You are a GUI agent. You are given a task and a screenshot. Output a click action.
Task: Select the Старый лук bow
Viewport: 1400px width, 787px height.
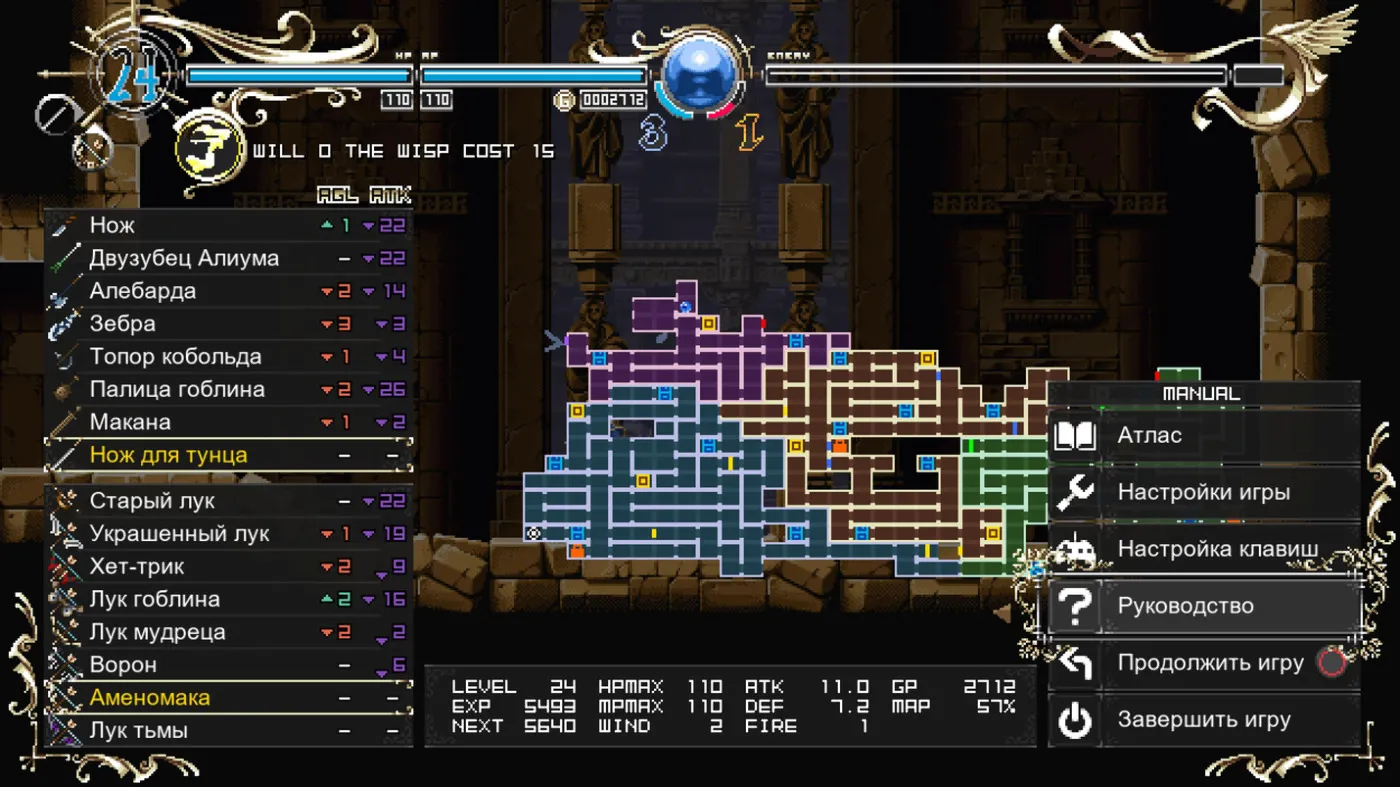[x=228, y=501]
